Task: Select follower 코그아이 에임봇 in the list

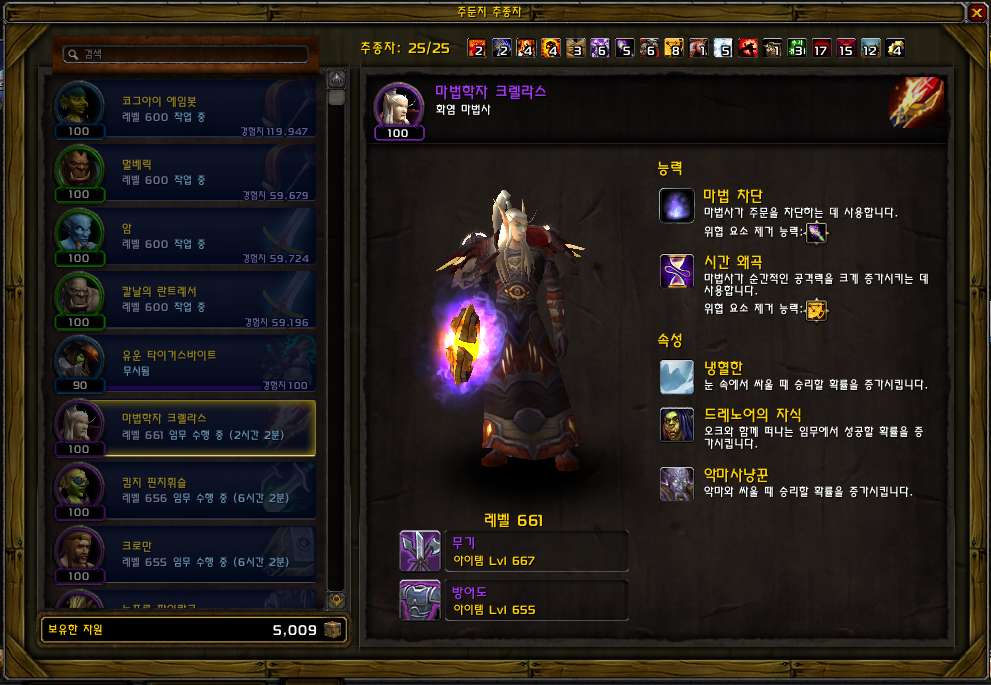Action: pyautogui.click(x=185, y=110)
